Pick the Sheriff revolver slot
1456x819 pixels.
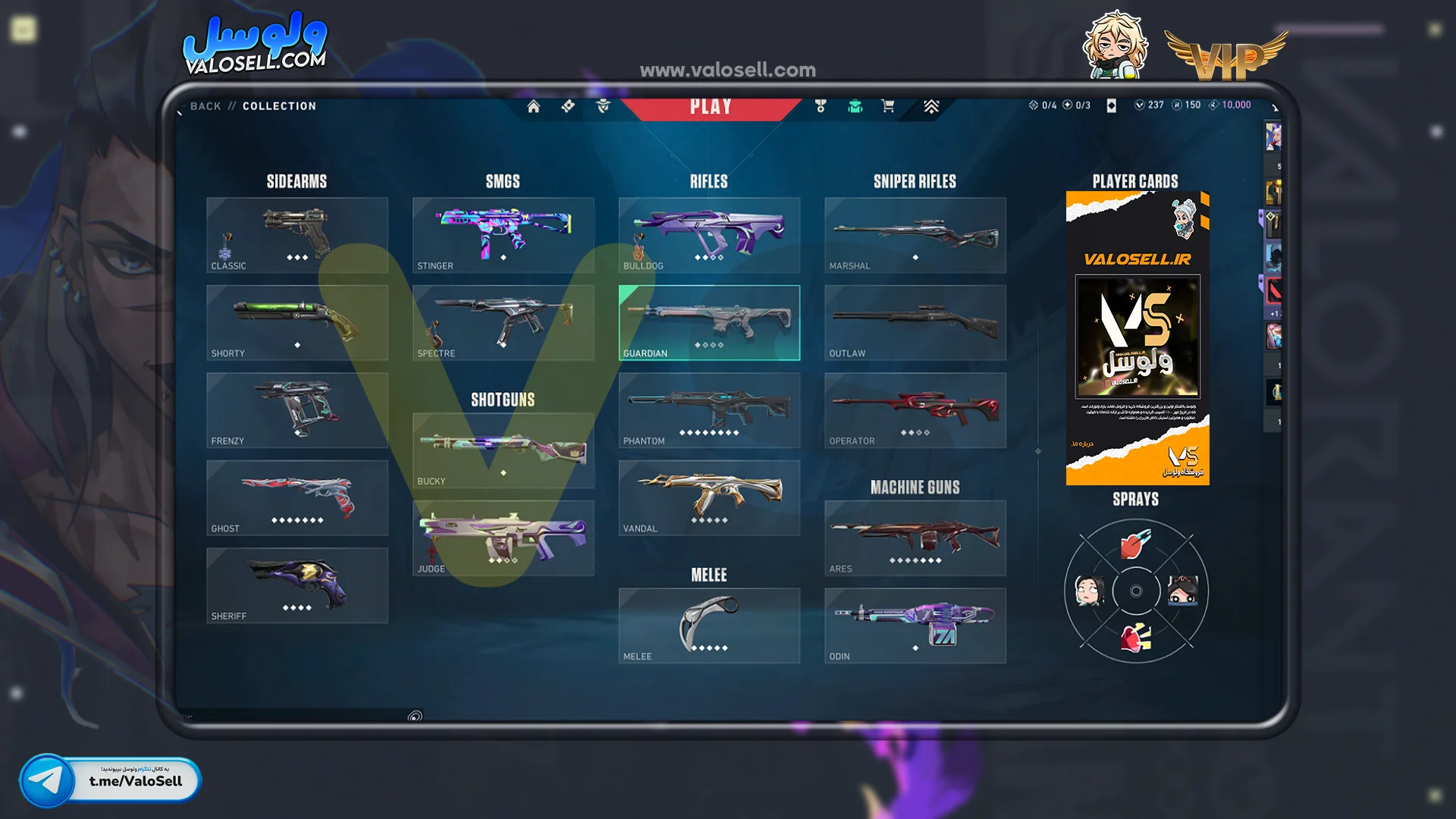[297, 585]
